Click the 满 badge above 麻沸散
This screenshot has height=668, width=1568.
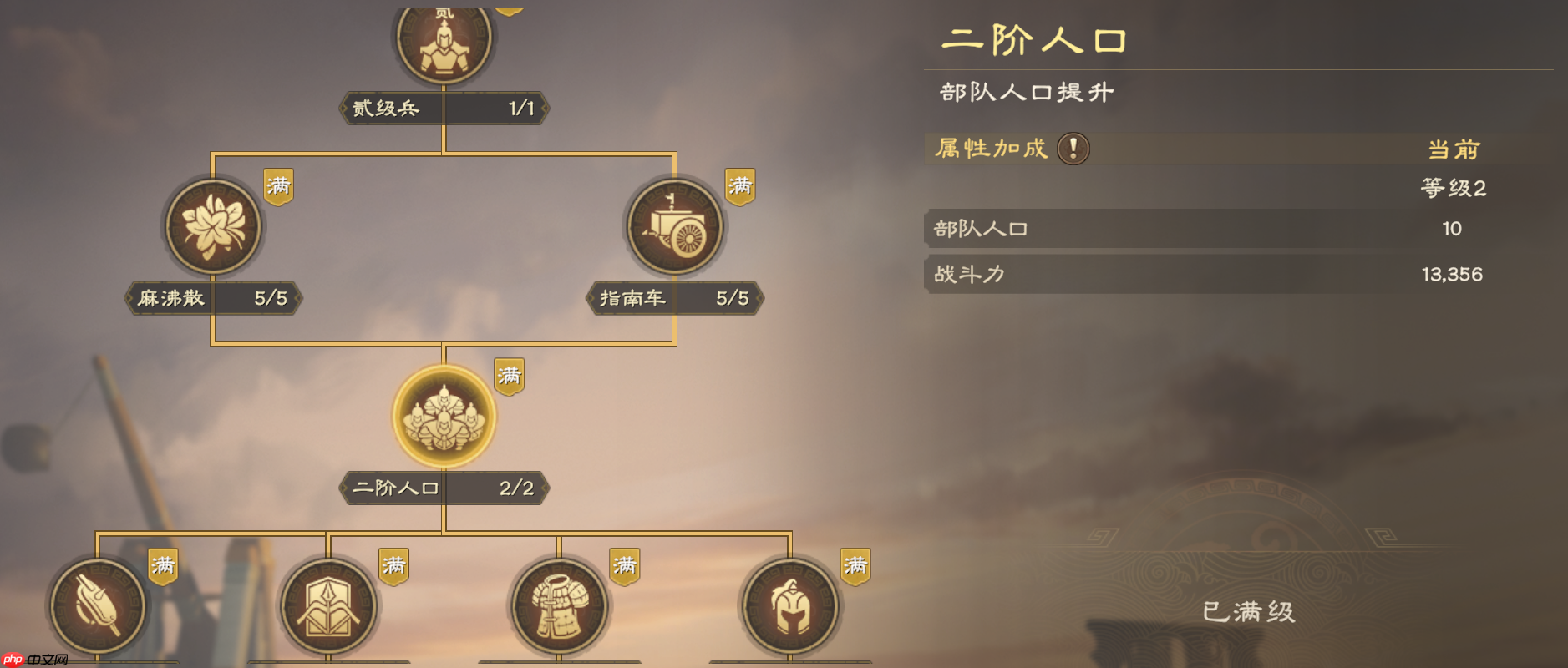coord(278,185)
